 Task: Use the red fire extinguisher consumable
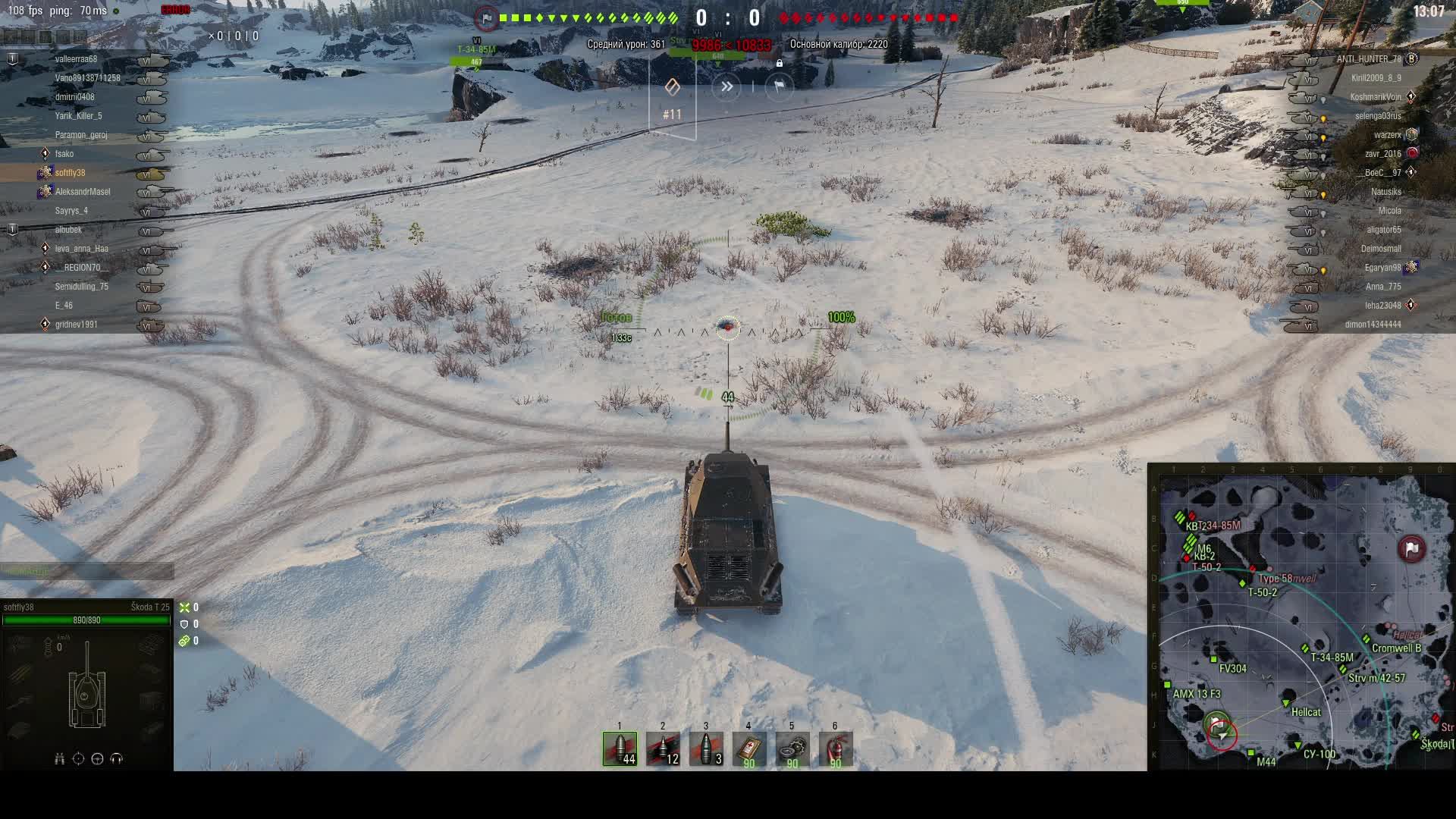pyautogui.click(x=835, y=748)
